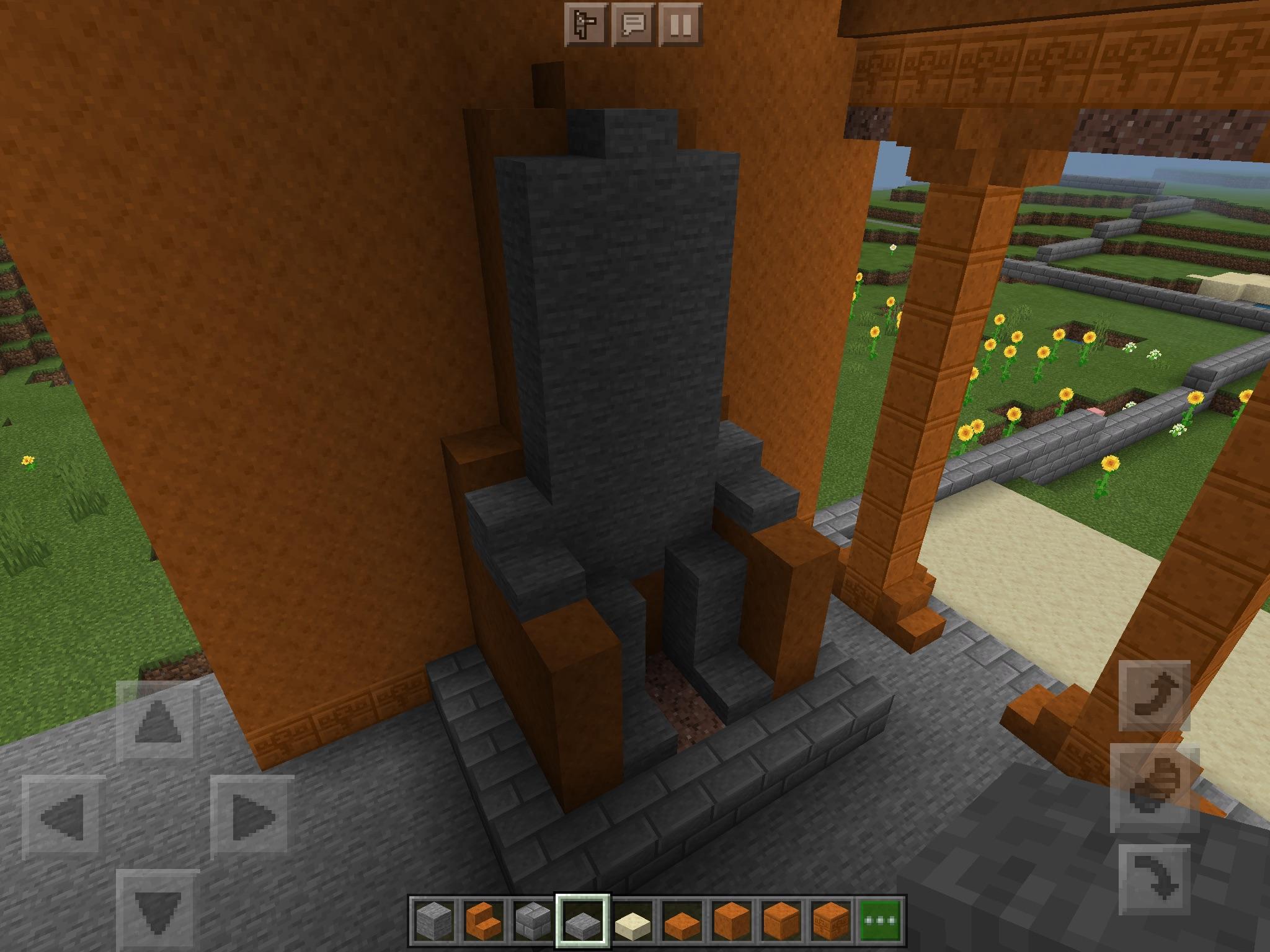The image size is (1270, 952).
Task: Open the emote menu button
Action: (585, 25)
